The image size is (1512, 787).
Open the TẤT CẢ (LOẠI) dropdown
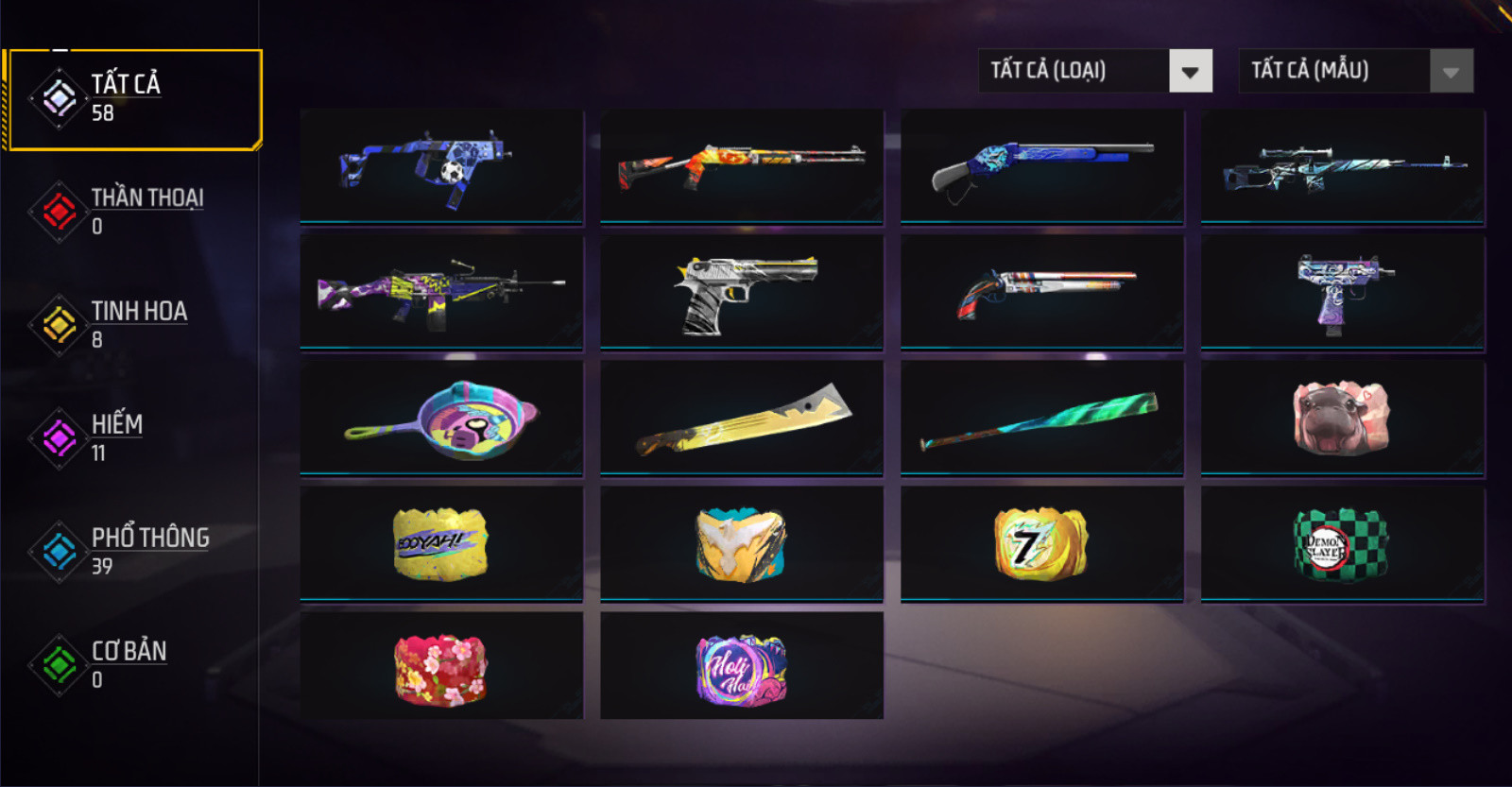(x=1095, y=71)
